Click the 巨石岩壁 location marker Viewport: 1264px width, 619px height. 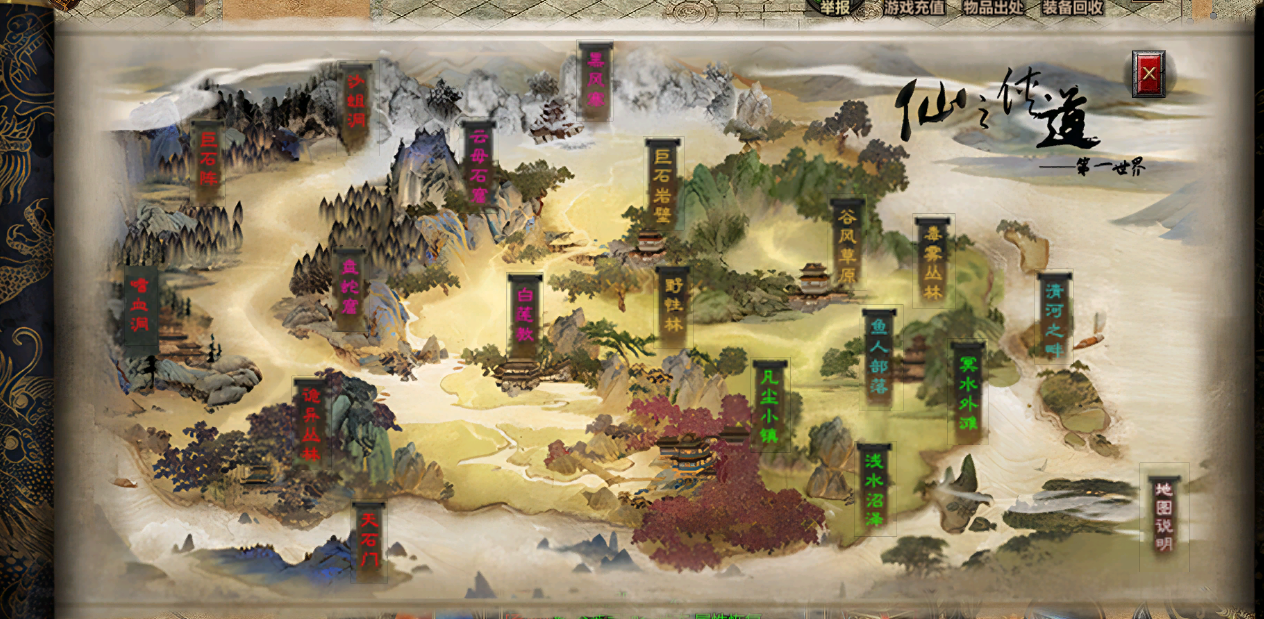click(x=663, y=186)
